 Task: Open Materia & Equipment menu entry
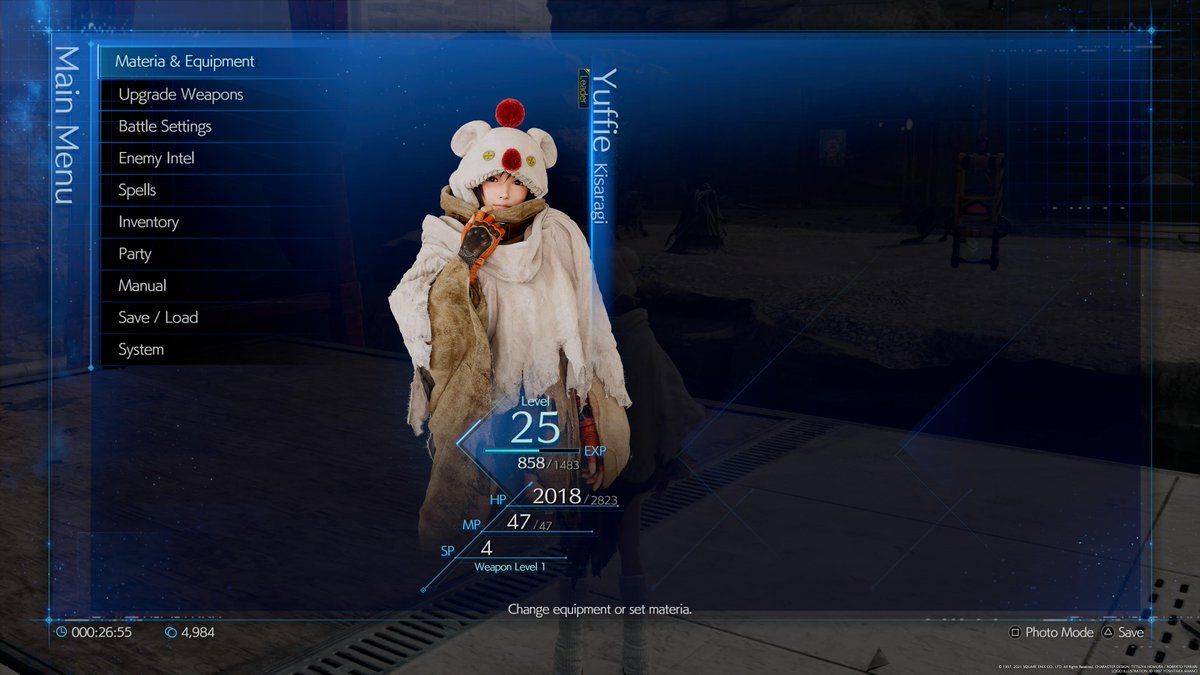pyautogui.click(x=185, y=62)
